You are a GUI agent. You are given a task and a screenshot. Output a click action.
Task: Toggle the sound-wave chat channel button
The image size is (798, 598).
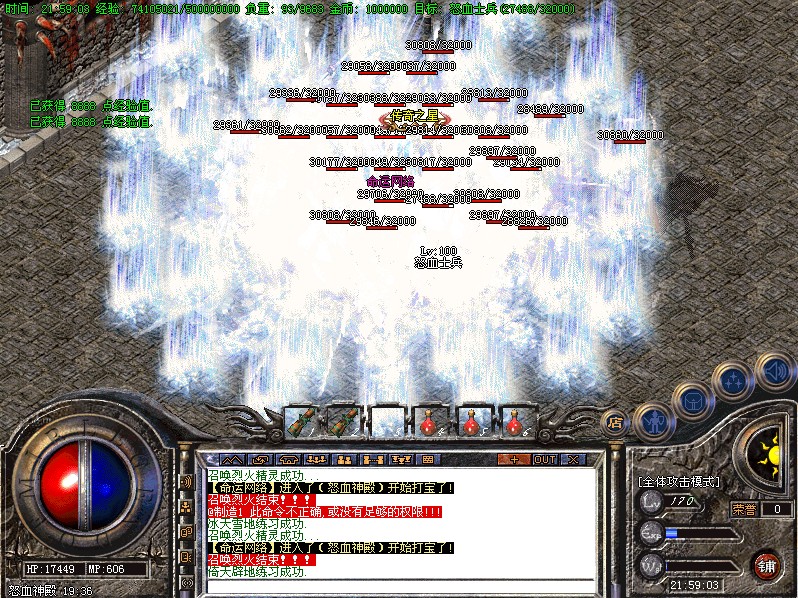tap(186, 481)
